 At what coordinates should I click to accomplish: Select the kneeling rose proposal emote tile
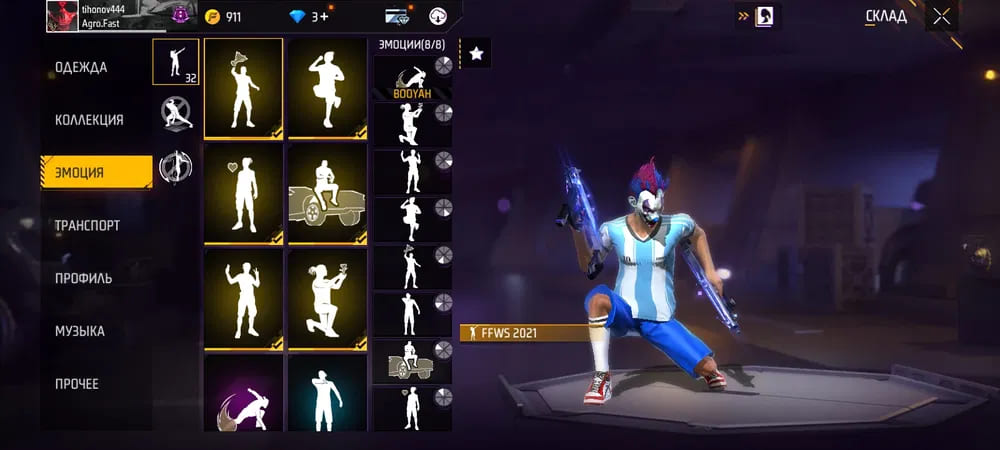[x=327, y=299]
